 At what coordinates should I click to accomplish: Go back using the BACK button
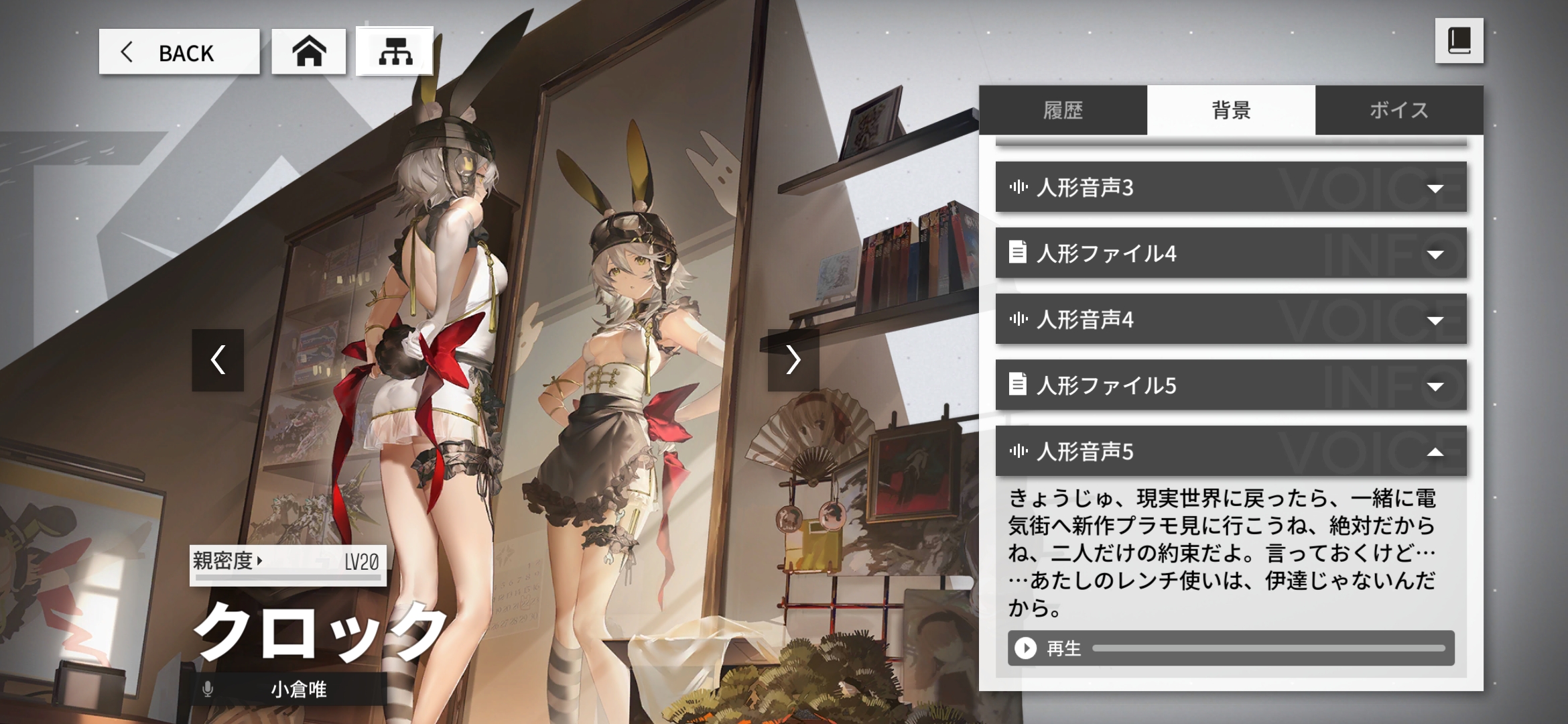click(179, 52)
